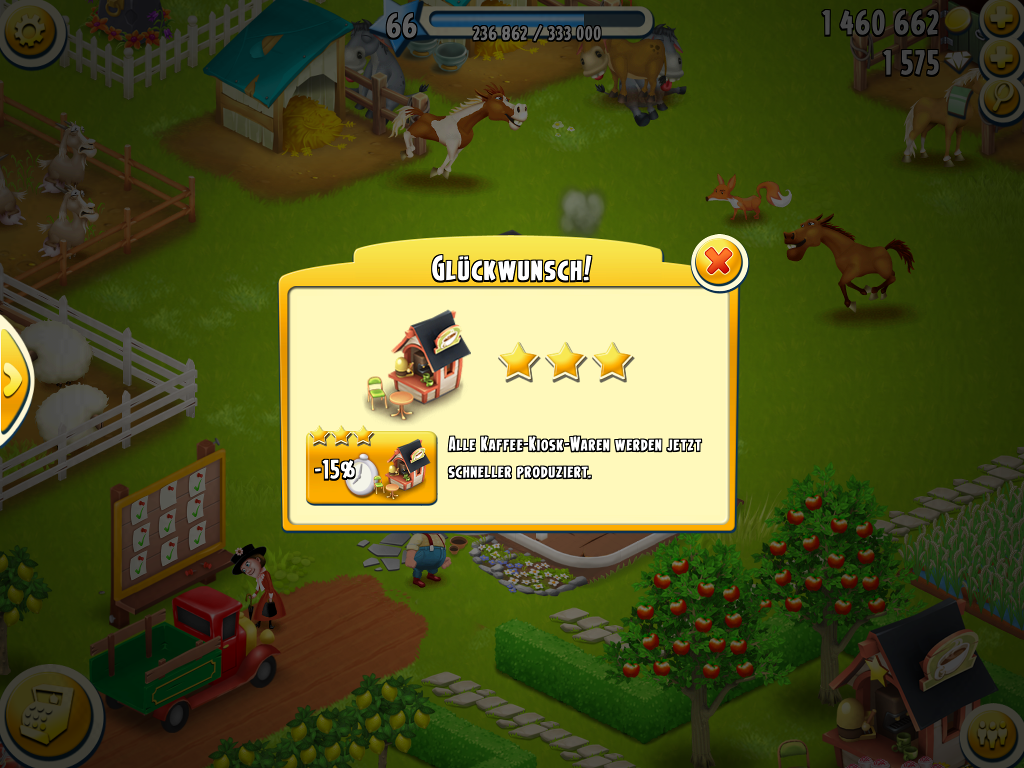This screenshot has height=768, width=1024.
Task: Click the yellow arrow side tab
Action: [12, 380]
